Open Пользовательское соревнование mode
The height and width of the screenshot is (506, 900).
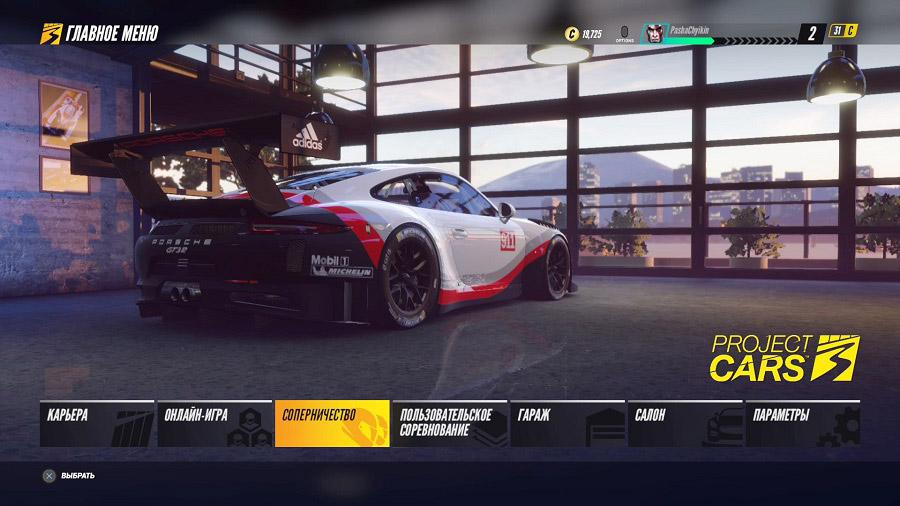[449, 423]
